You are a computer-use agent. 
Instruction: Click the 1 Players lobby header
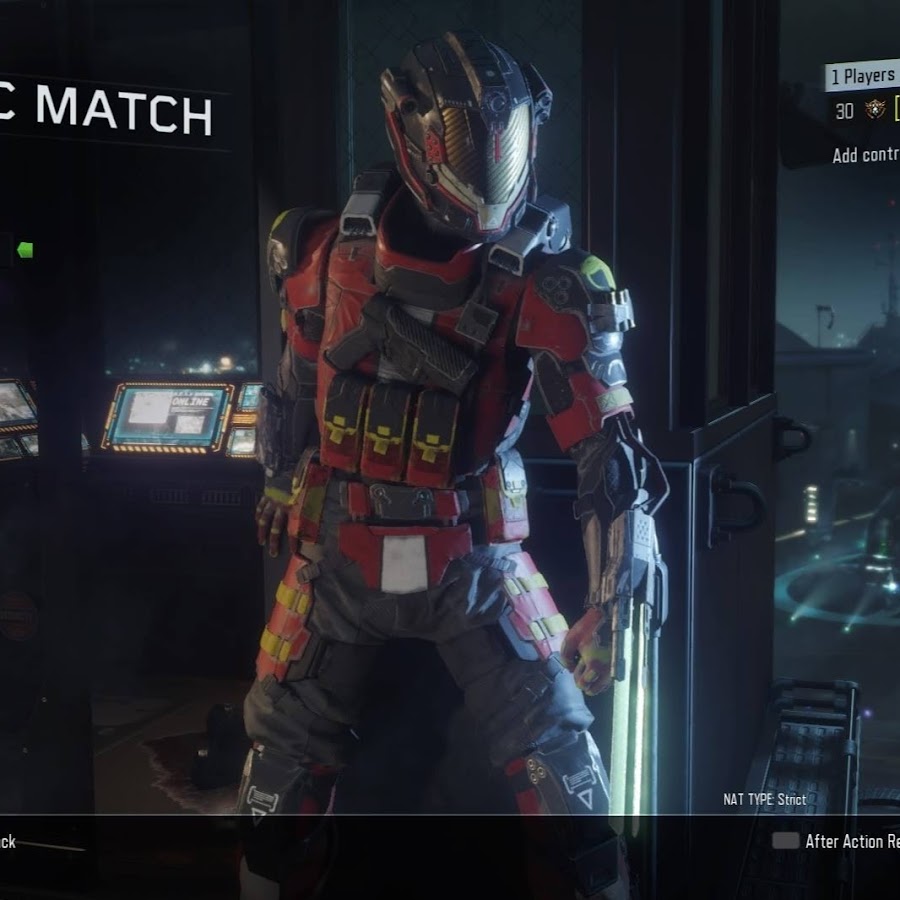pos(861,76)
